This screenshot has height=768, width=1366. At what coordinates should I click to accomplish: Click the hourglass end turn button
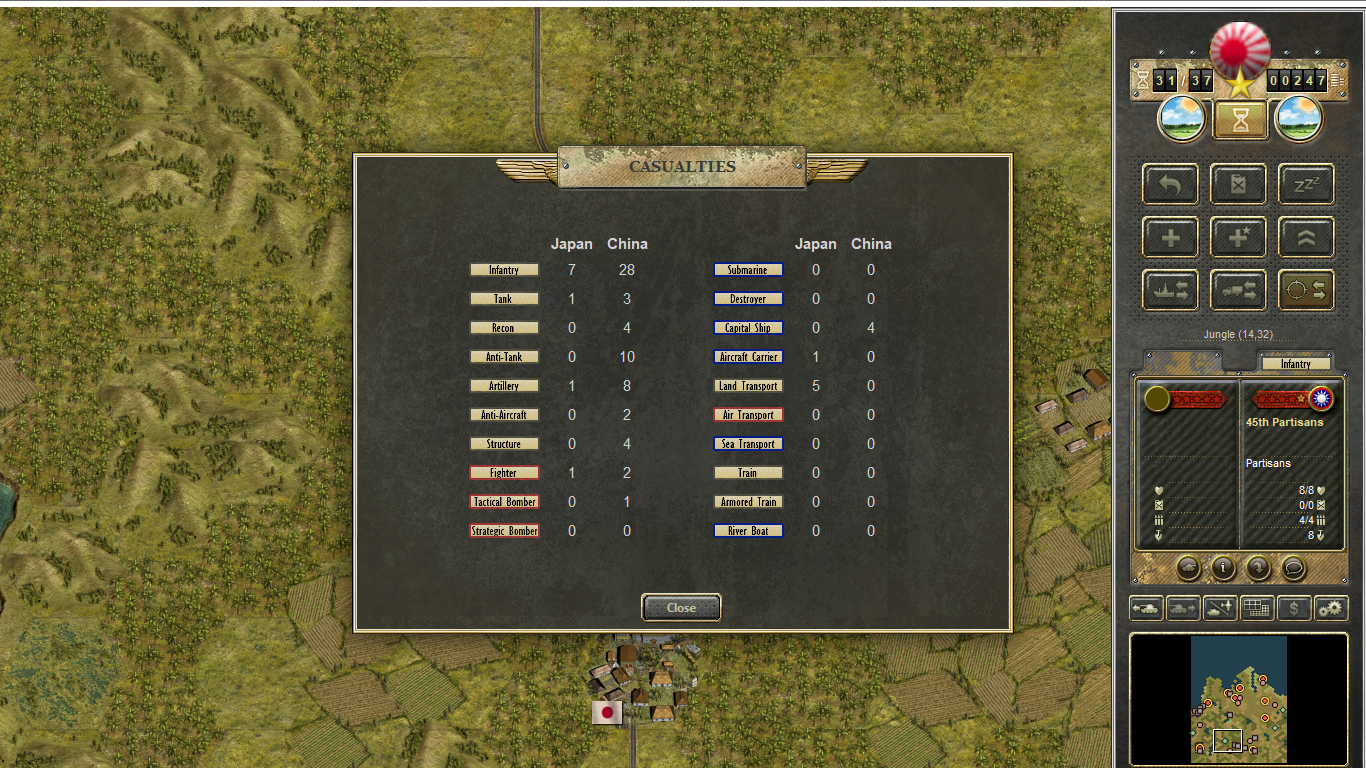point(1240,120)
